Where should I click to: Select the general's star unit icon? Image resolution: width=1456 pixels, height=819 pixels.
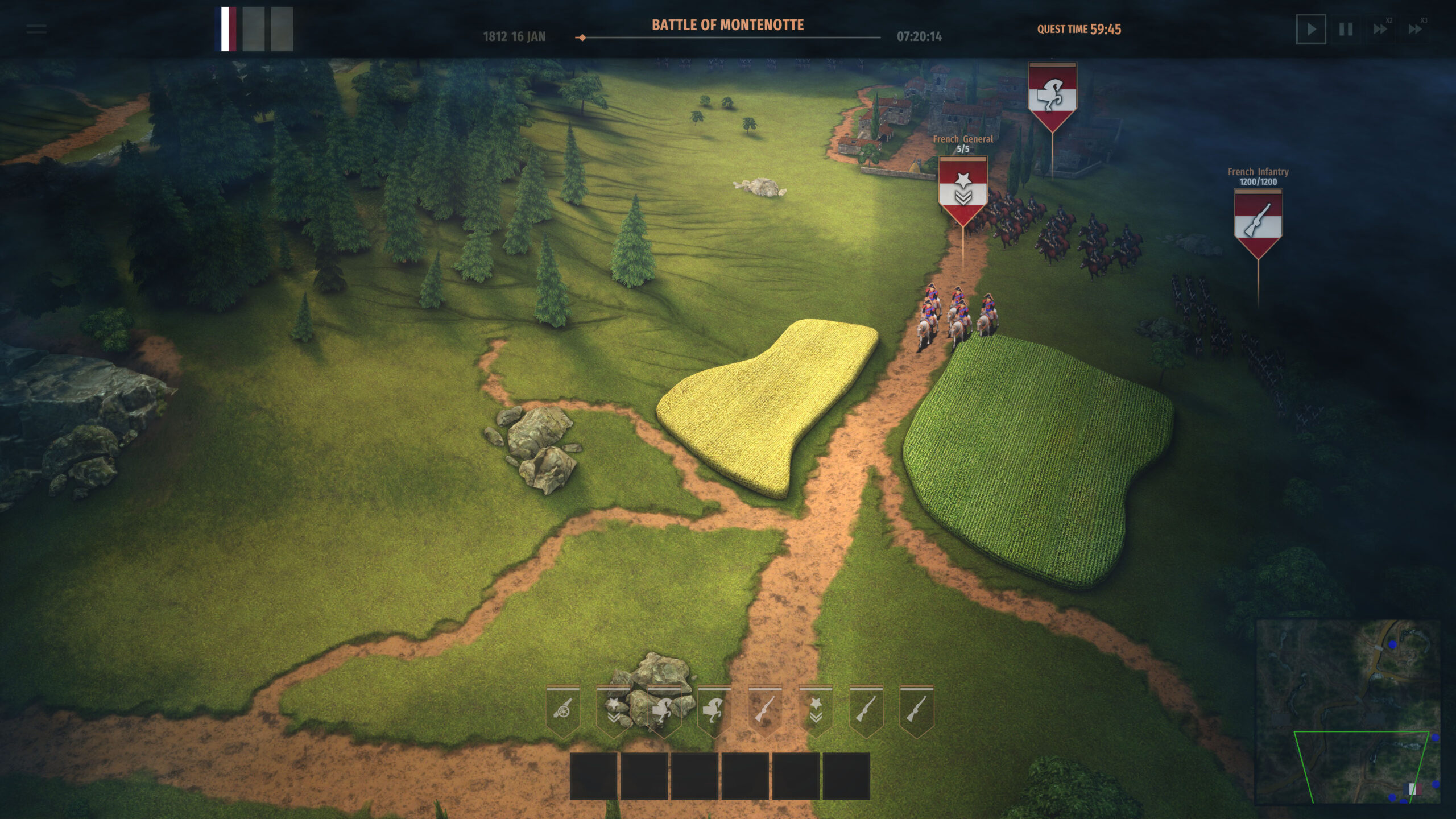[x=613, y=708]
